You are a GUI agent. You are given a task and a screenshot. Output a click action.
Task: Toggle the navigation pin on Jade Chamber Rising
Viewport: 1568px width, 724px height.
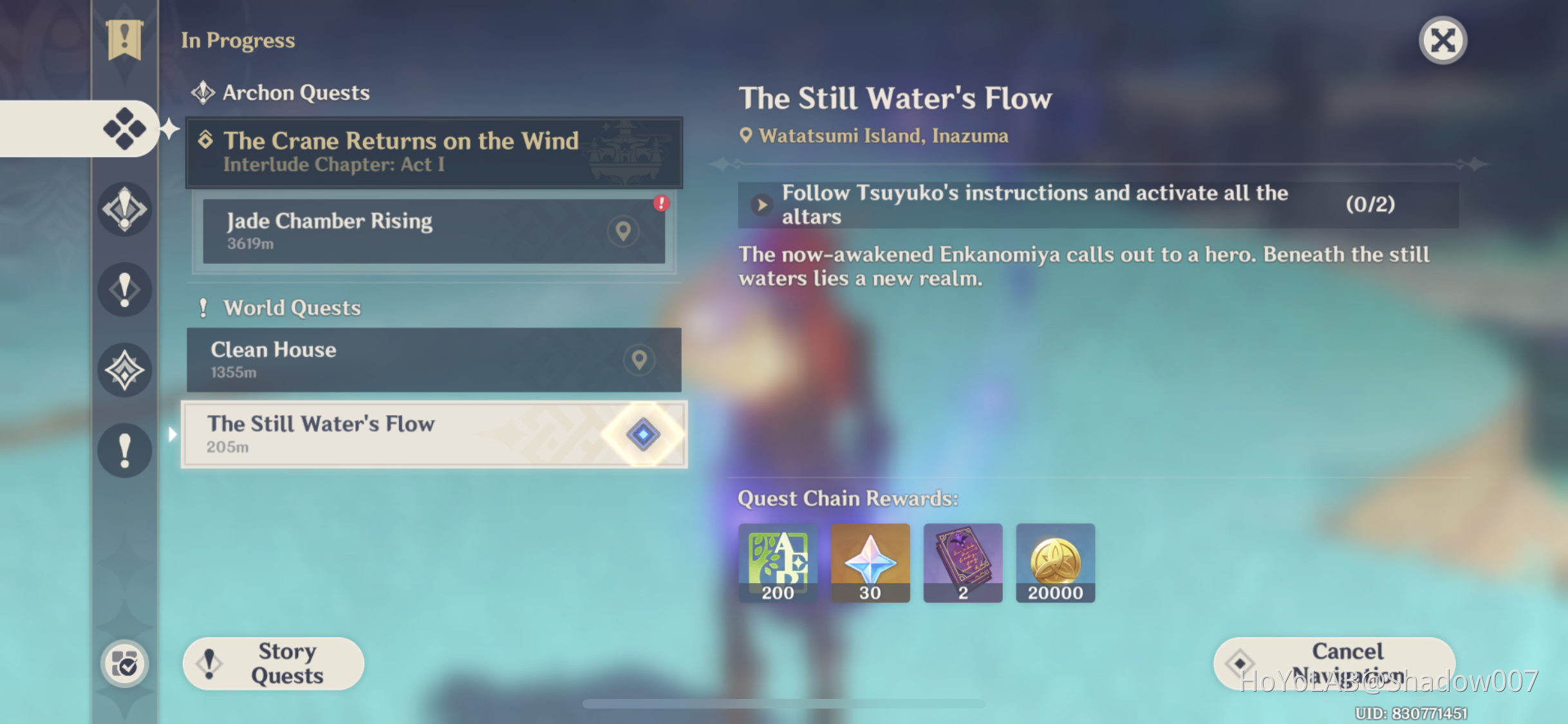622,232
